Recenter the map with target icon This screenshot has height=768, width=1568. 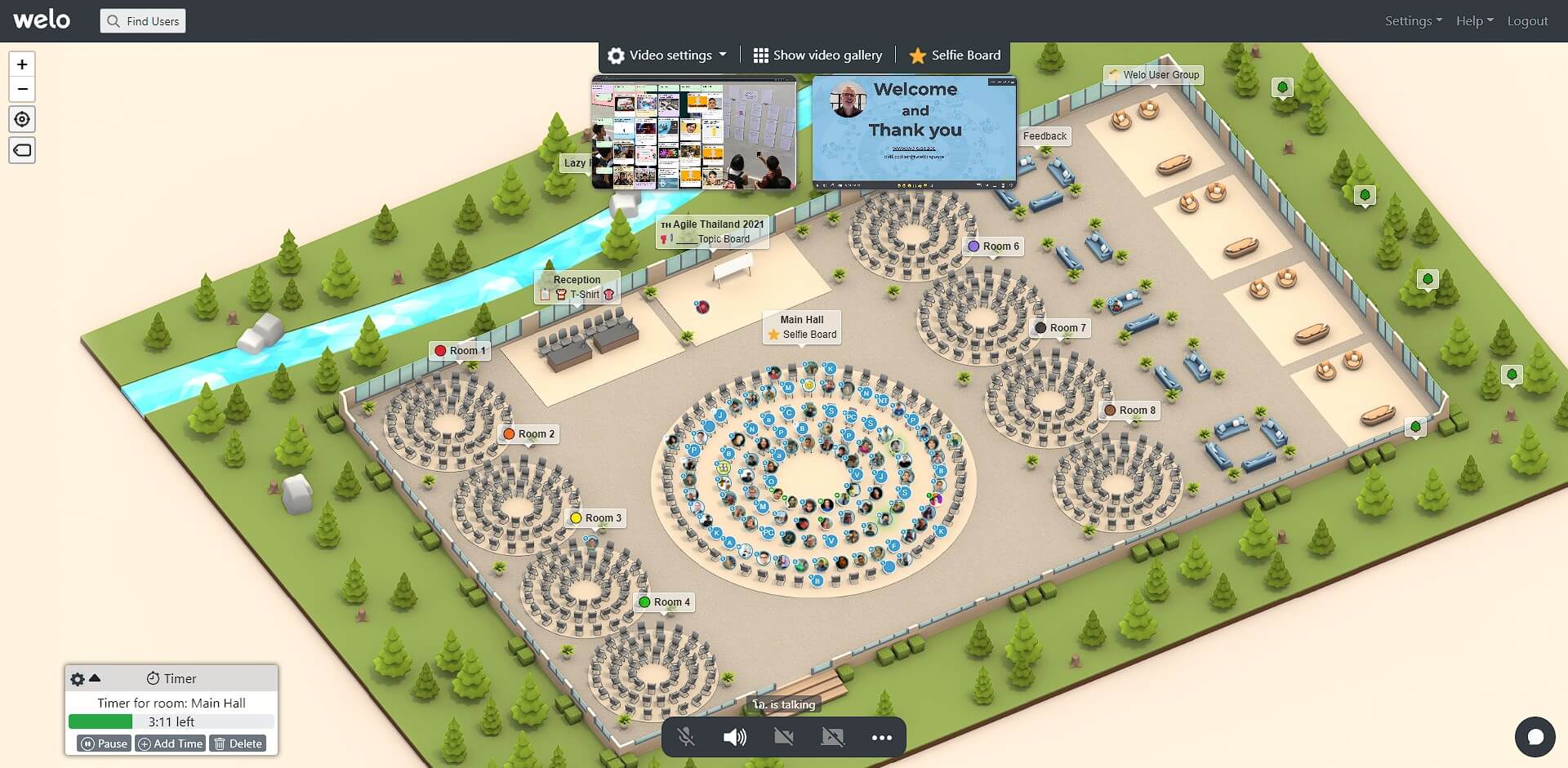click(x=22, y=119)
